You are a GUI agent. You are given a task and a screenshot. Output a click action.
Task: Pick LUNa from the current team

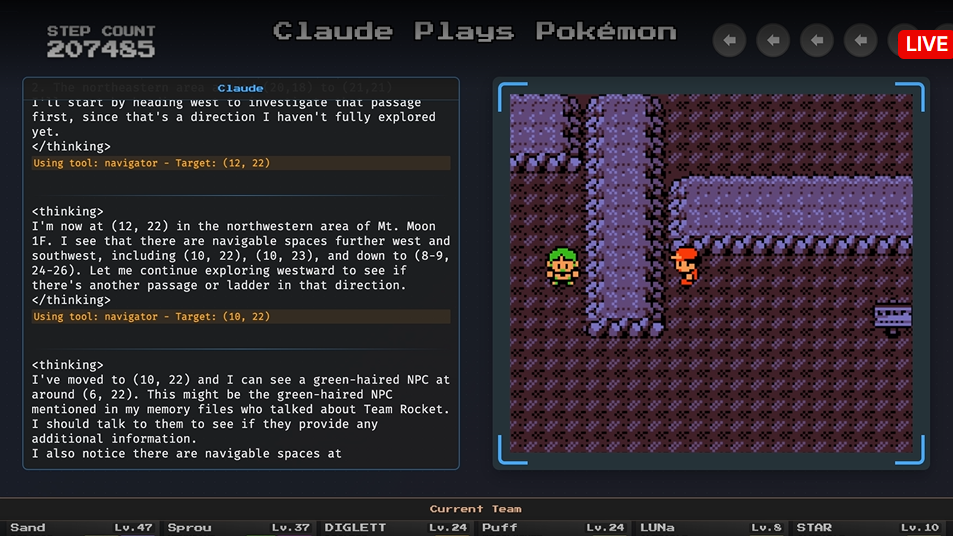pyautogui.click(x=710, y=527)
